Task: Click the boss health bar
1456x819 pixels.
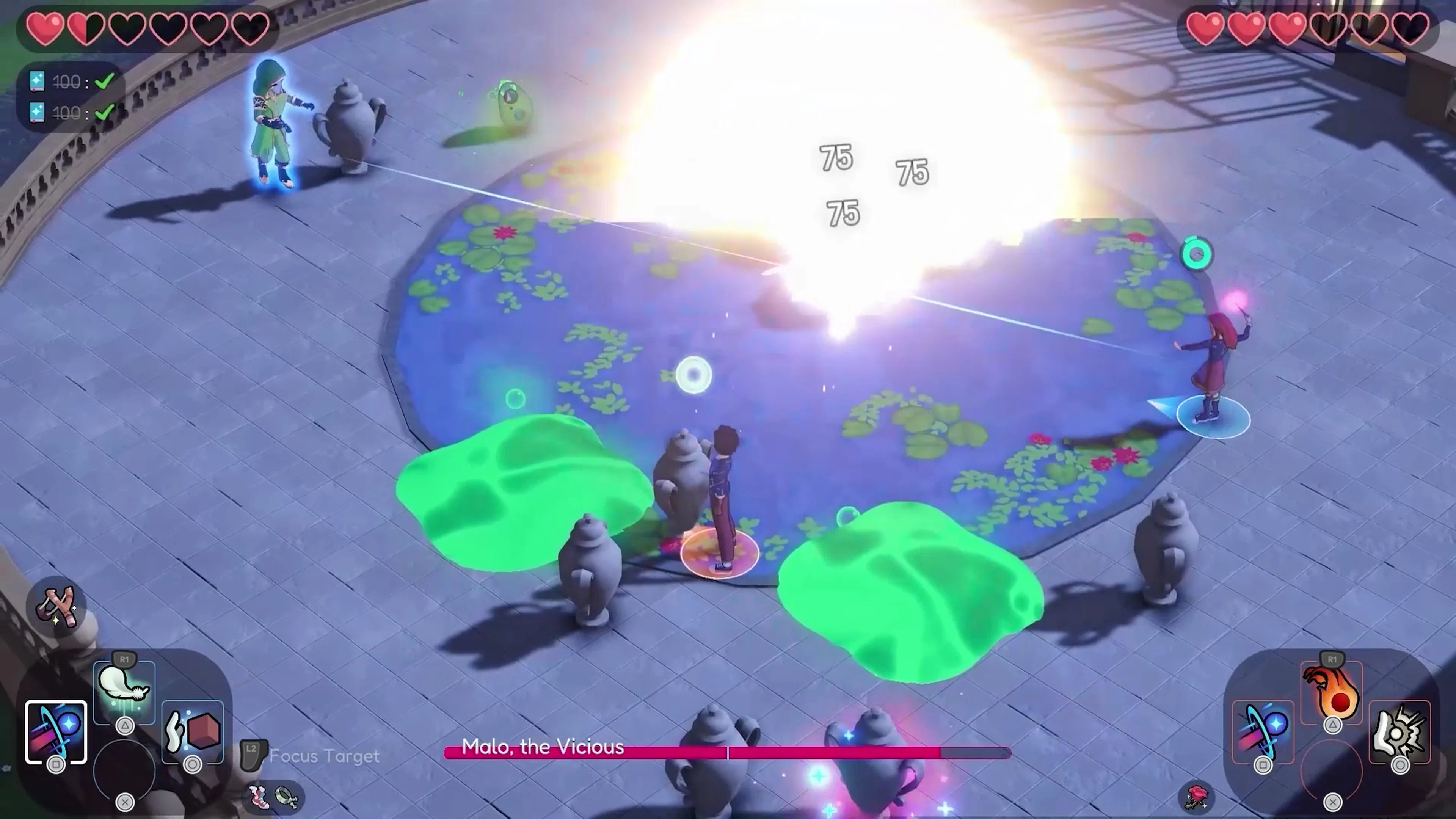Action: tap(723, 753)
